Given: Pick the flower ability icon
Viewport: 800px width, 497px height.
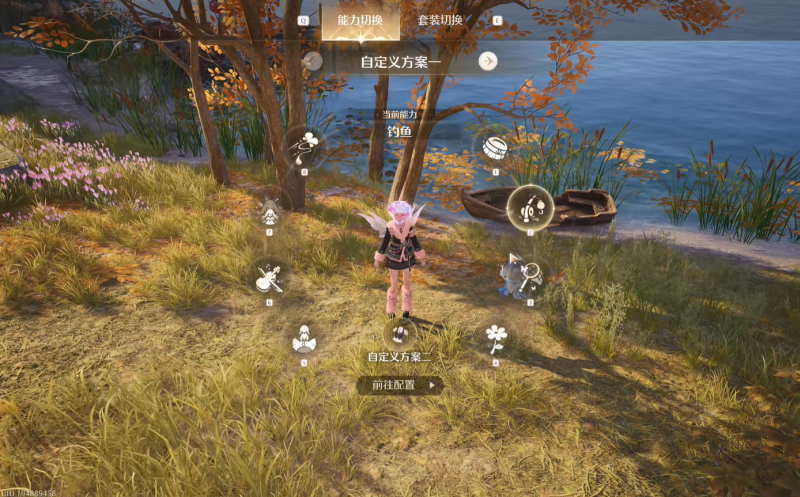Looking at the screenshot, I should 495,337.
